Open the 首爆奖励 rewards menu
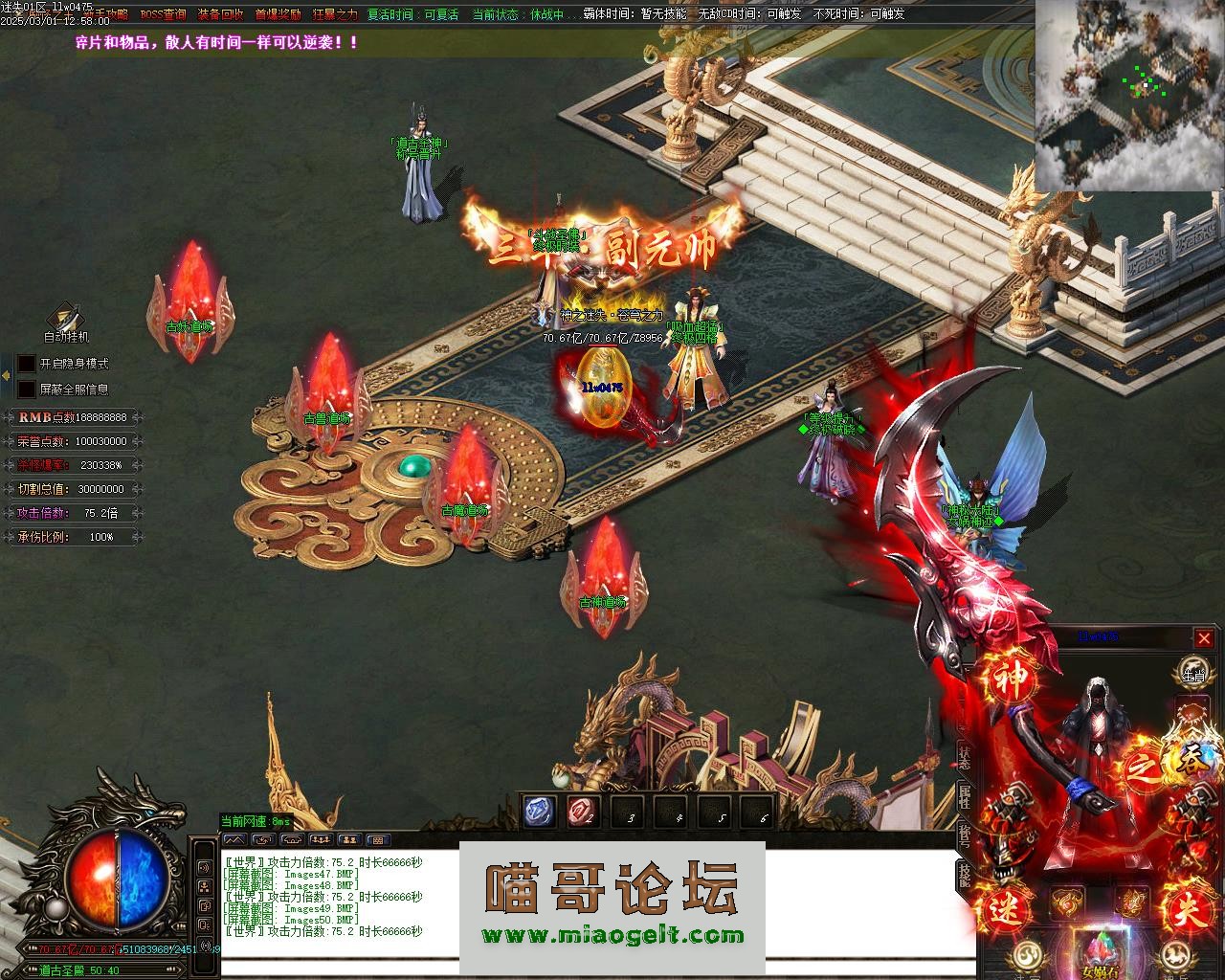 pyautogui.click(x=278, y=14)
